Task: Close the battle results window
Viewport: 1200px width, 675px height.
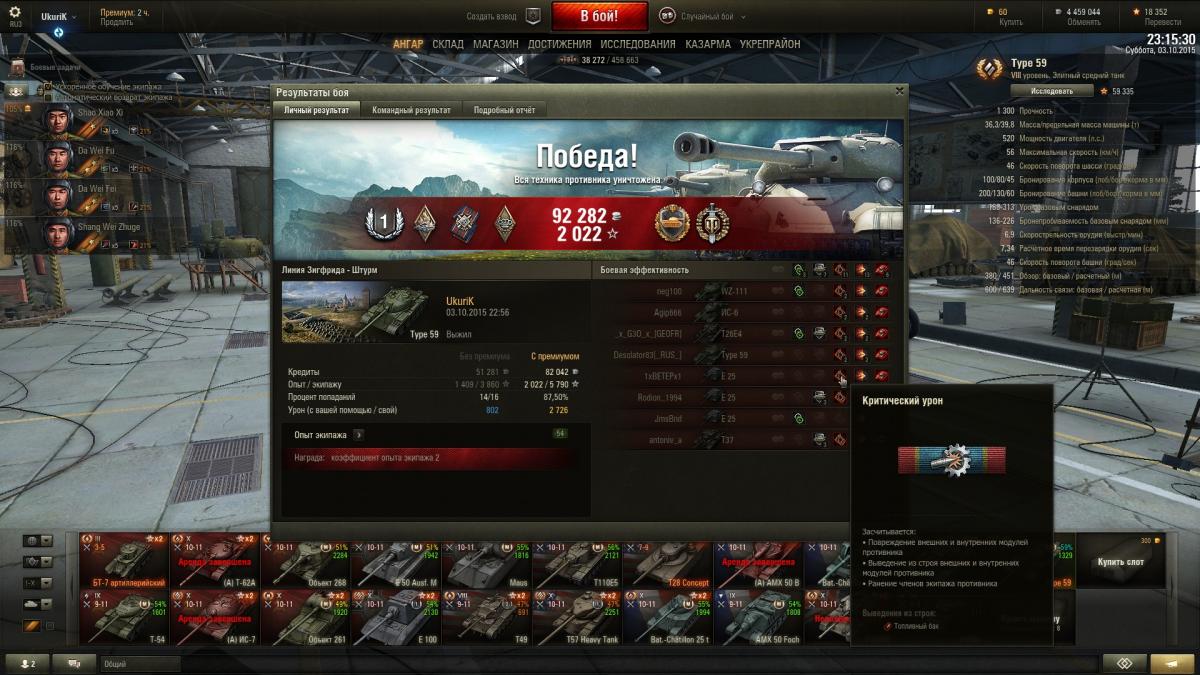Action: 899,91
